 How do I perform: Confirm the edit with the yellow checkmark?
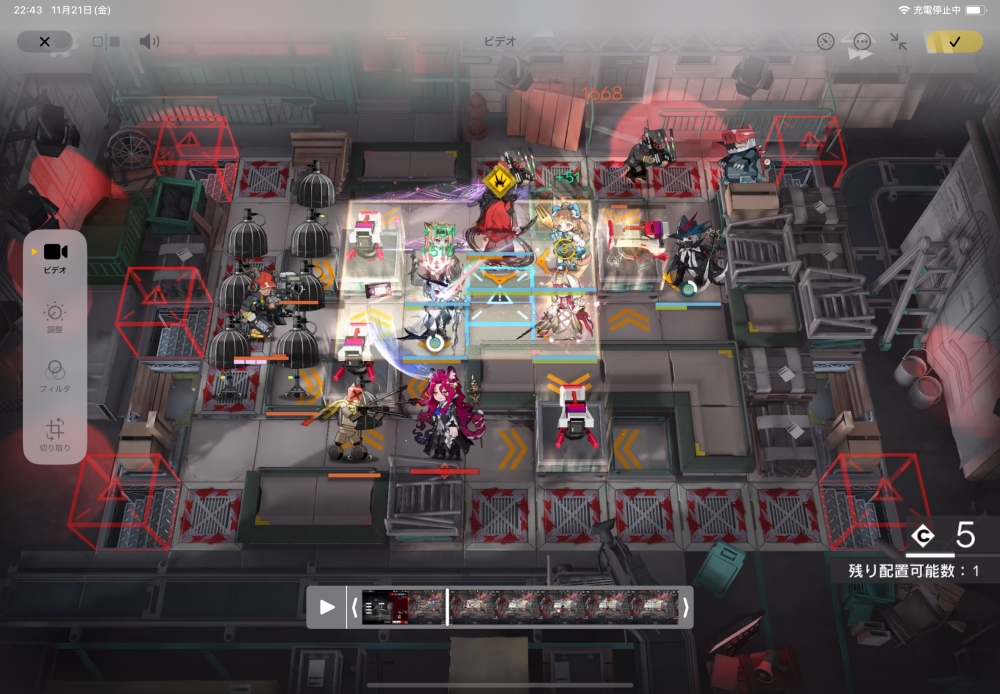953,42
